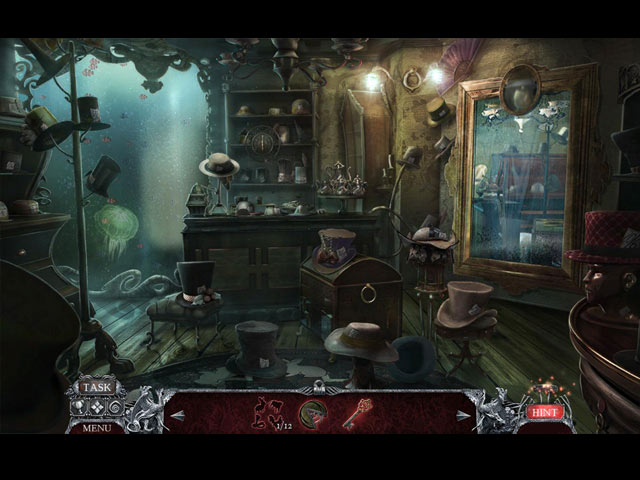Viewport: 640px width, 480px height.
Task: Select the ornate key in inventory
Action: [357, 413]
